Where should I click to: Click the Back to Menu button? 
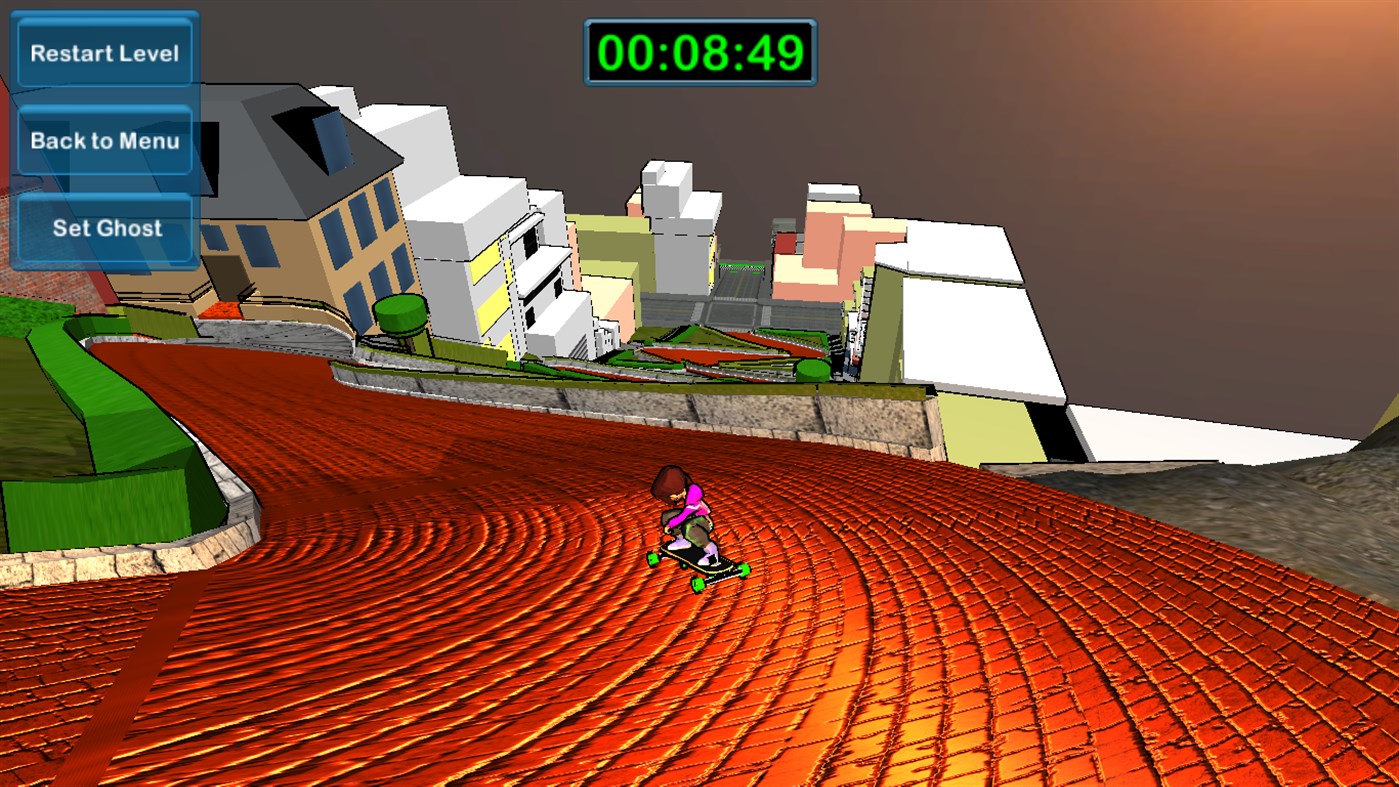click(x=103, y=140)
